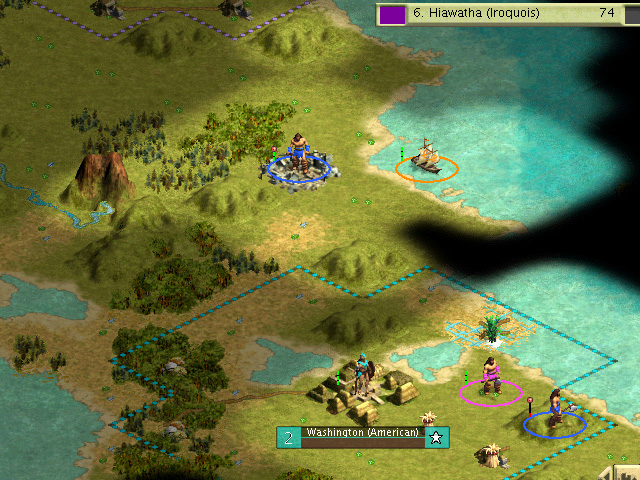Viewport: 640px width, 480px height.
Task: Select the warrior on the blue-ringed hill fortification
Action: pyautogui.click(x=299, y=157)
